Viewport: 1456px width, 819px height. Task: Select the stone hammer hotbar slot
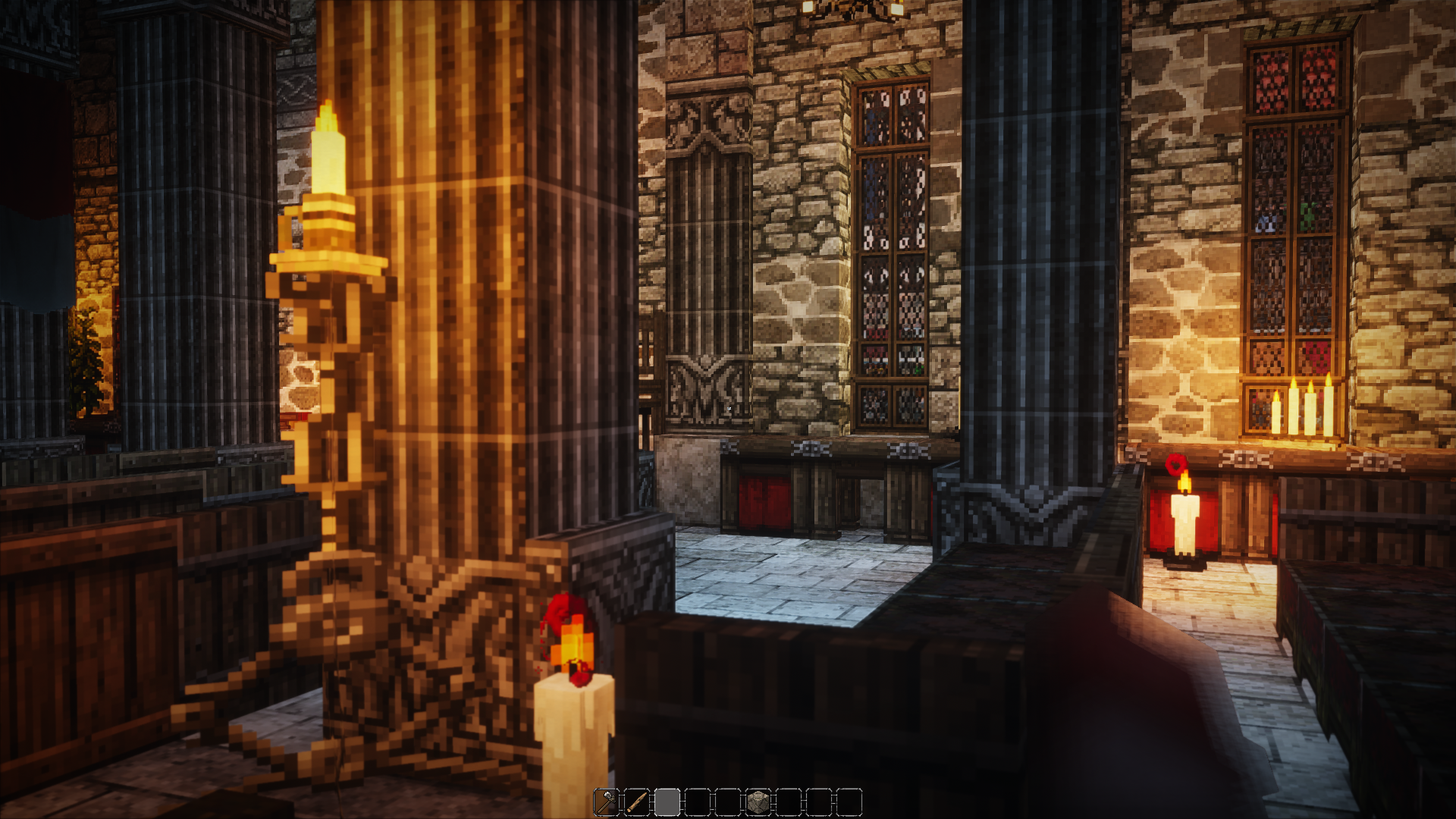(x=607, y=802)
